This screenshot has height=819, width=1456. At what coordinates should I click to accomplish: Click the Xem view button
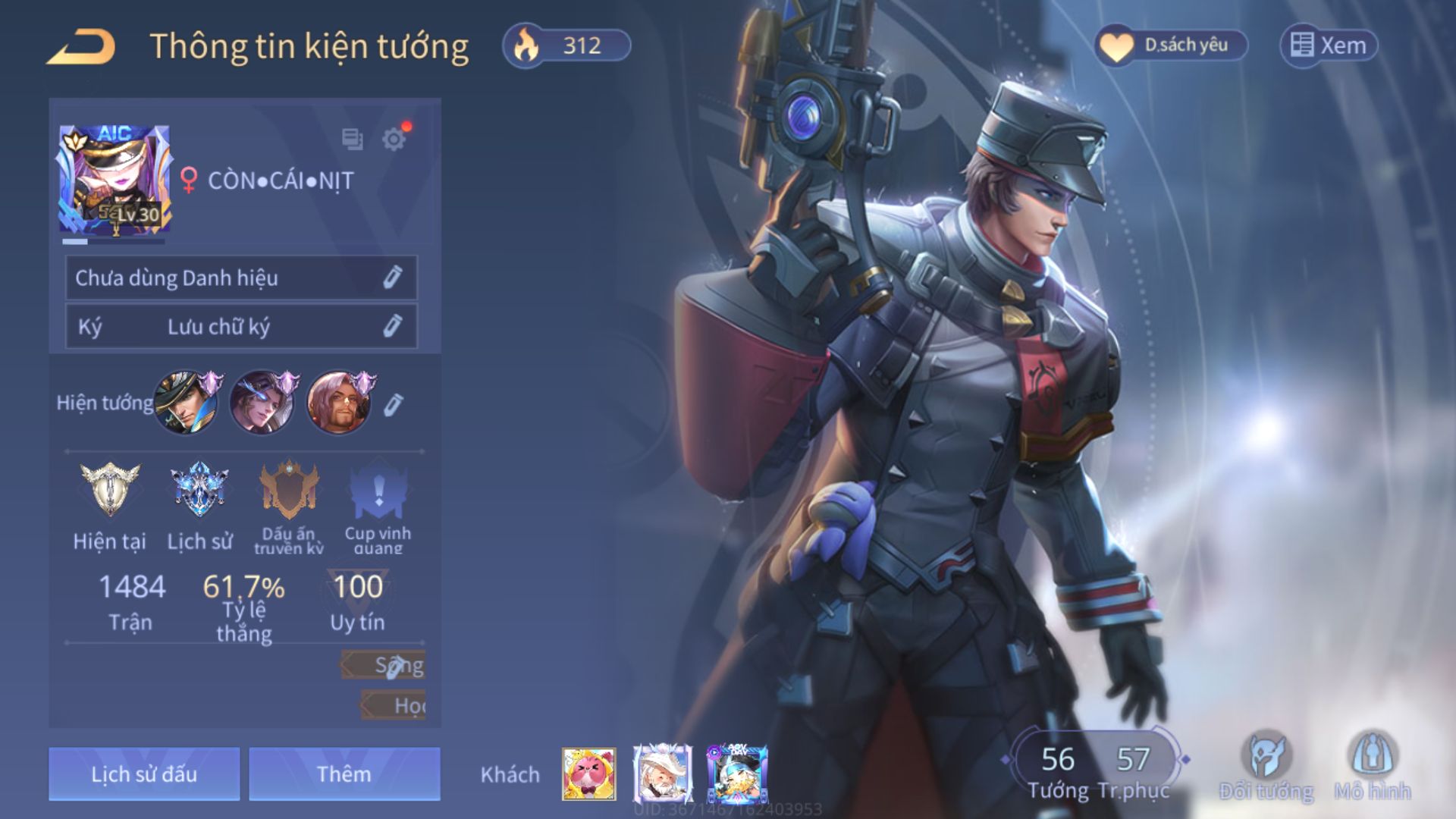point(1329,45)
